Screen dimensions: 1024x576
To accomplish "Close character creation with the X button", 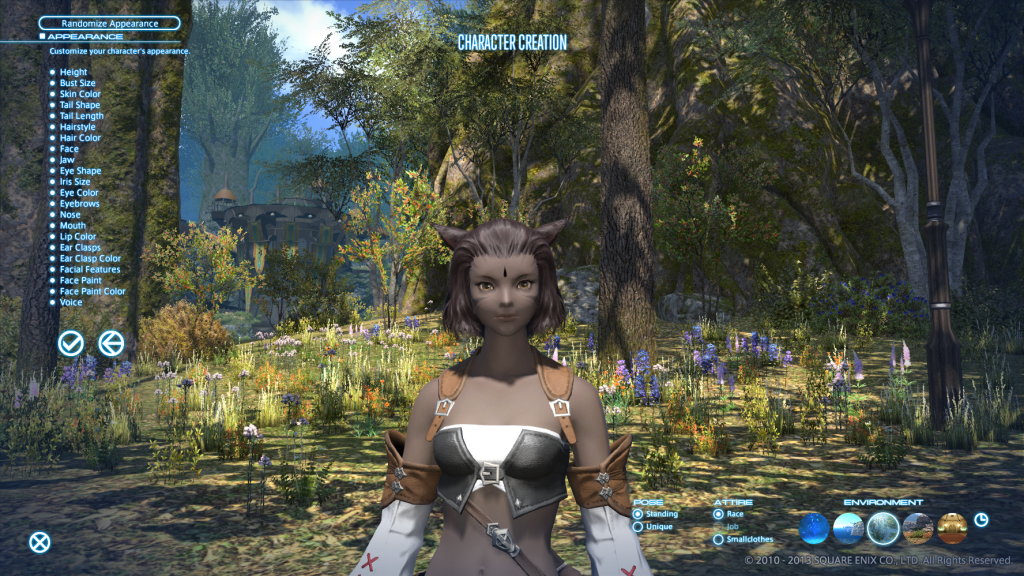I will click(39, 542).
